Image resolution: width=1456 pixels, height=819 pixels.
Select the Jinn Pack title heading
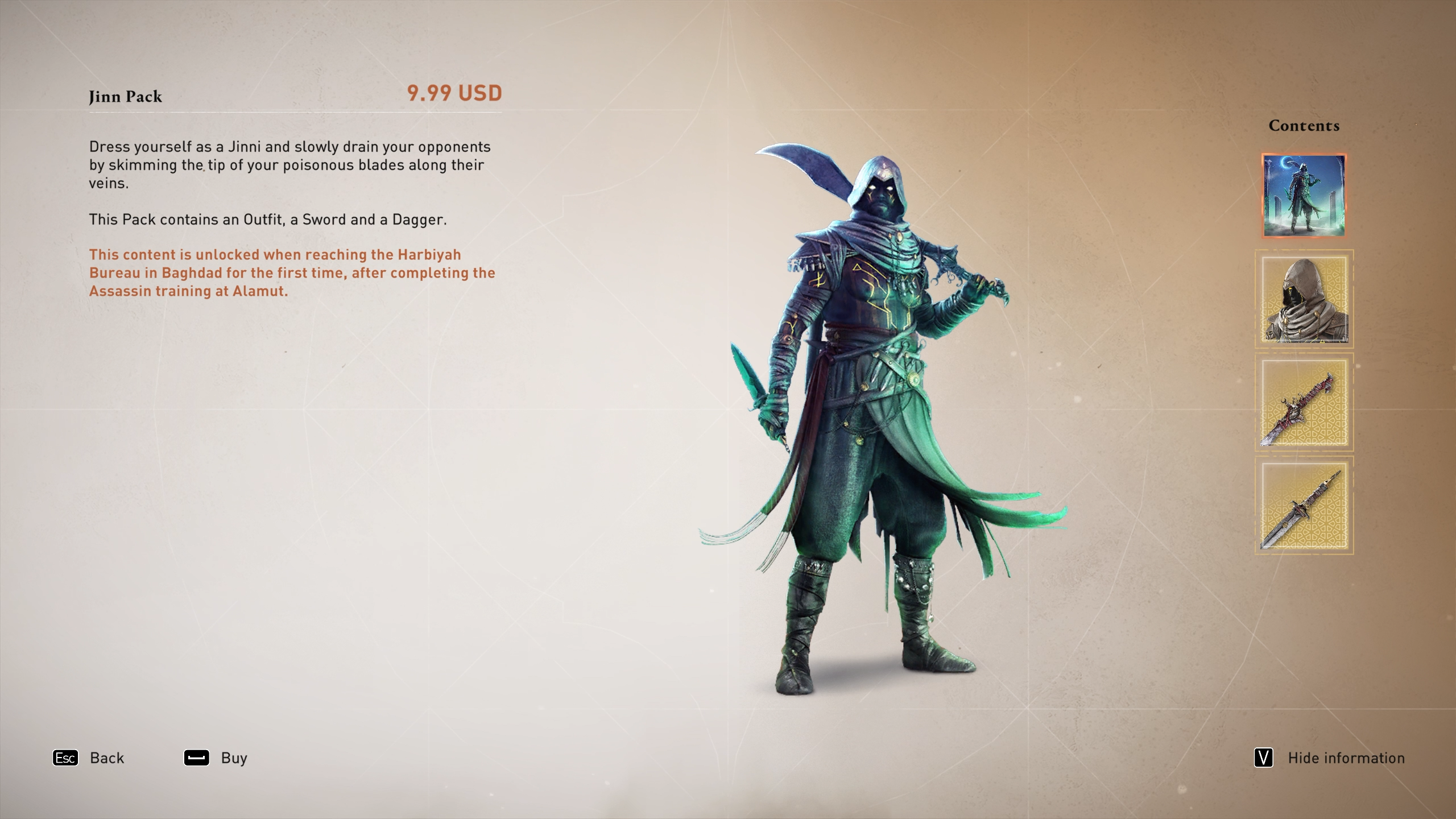[x=125, y=97]
